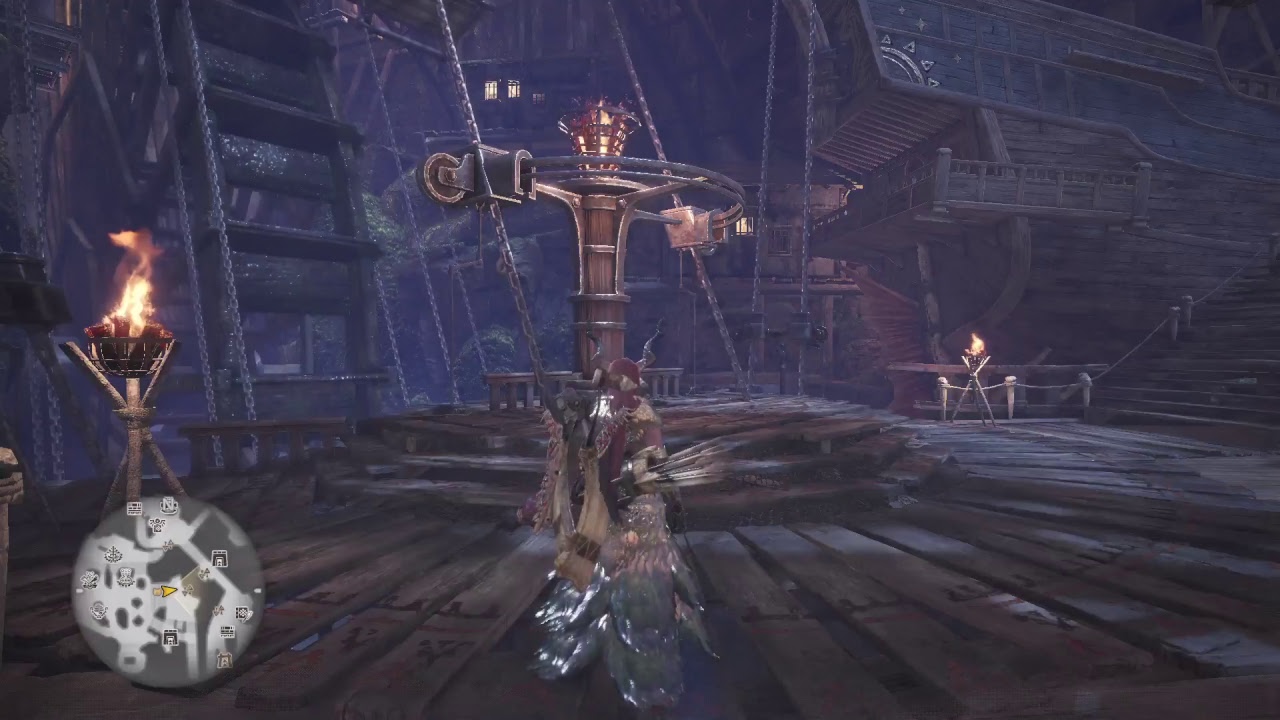This screenshot has height=720, width=1280.
Task: Click the gate icon below the minimap center
Action: tap(170, 636)
